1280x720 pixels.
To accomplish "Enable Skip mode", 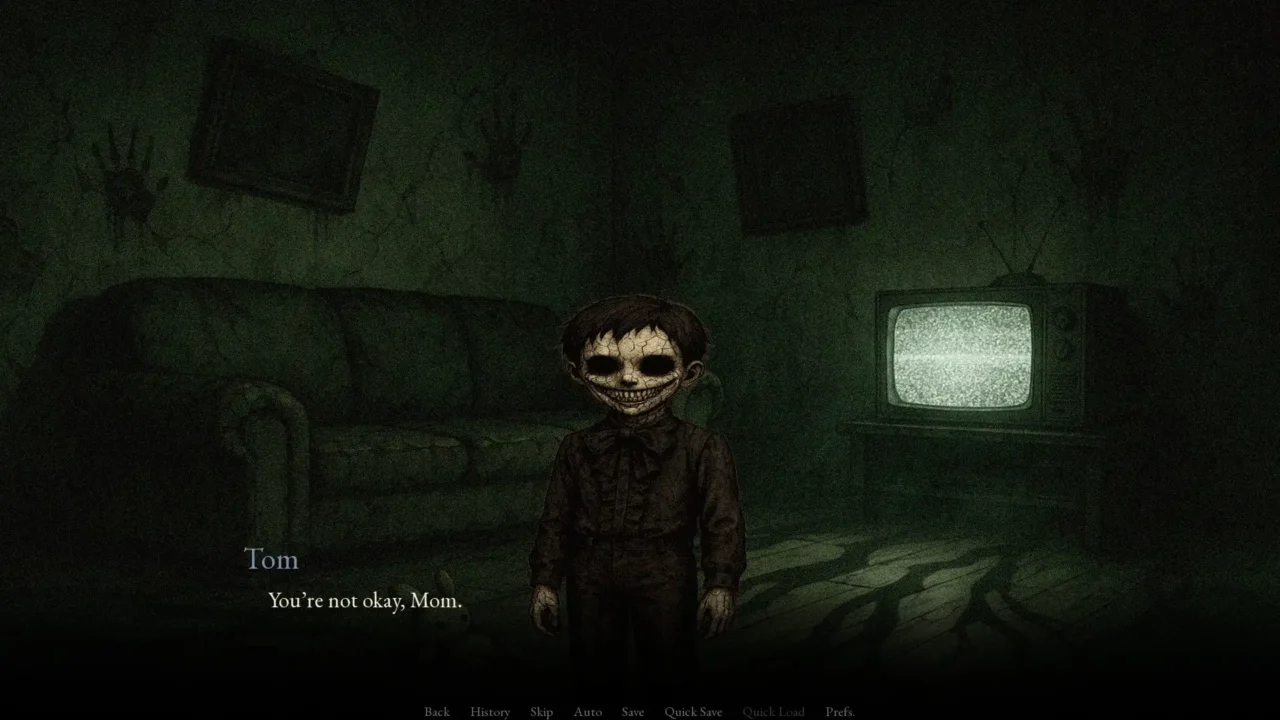I will tap(541, 711).
